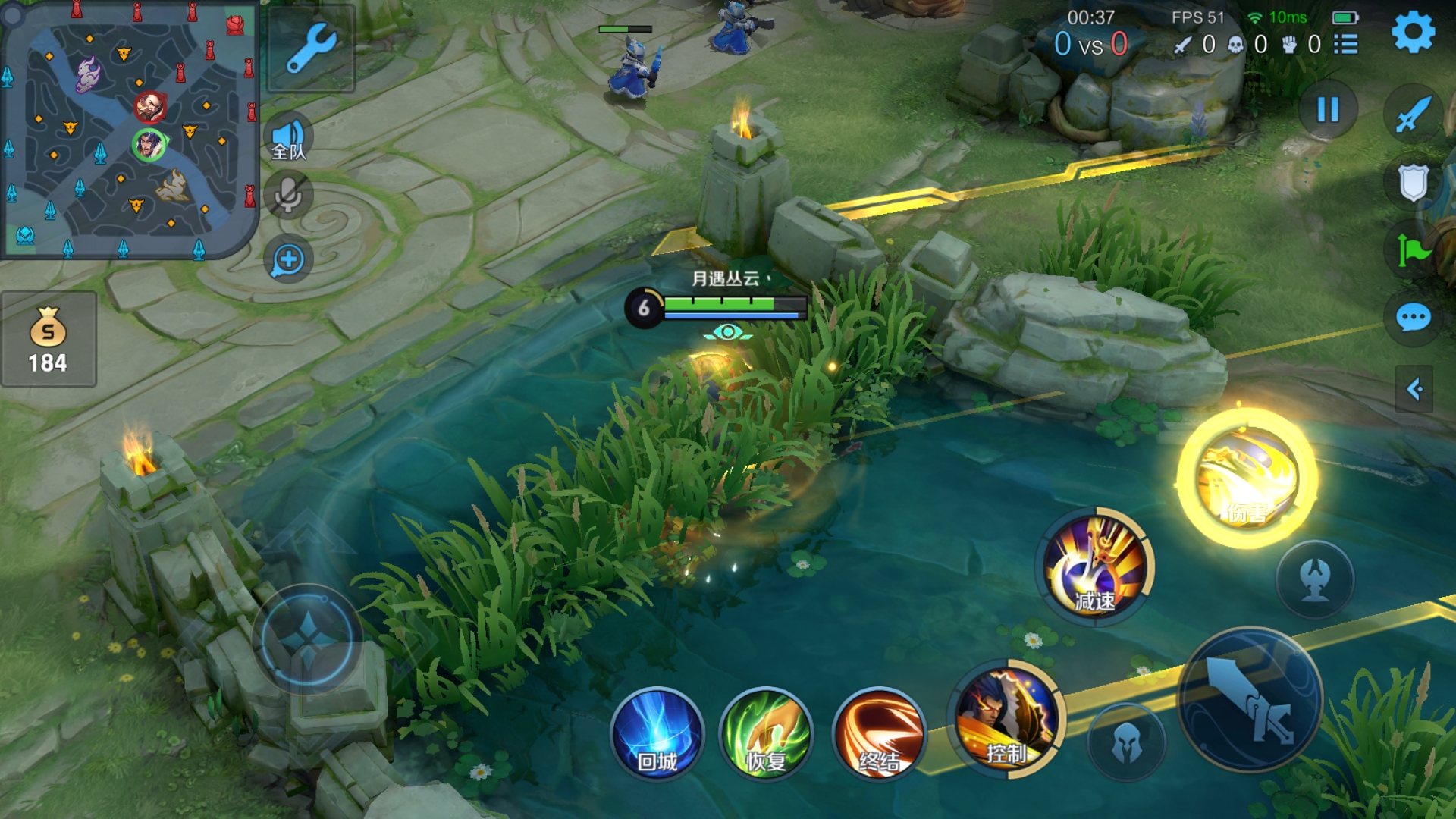Image resolution: width=1456 pixels, height=819 pixels.
Task: Open the quick message plus bubble
Action: click(x=288, y=260)
